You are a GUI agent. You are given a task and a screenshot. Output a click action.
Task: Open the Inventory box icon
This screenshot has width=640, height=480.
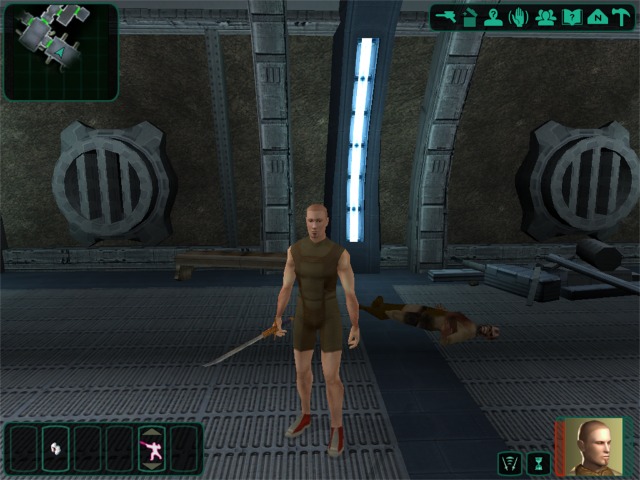click(469, 16)
